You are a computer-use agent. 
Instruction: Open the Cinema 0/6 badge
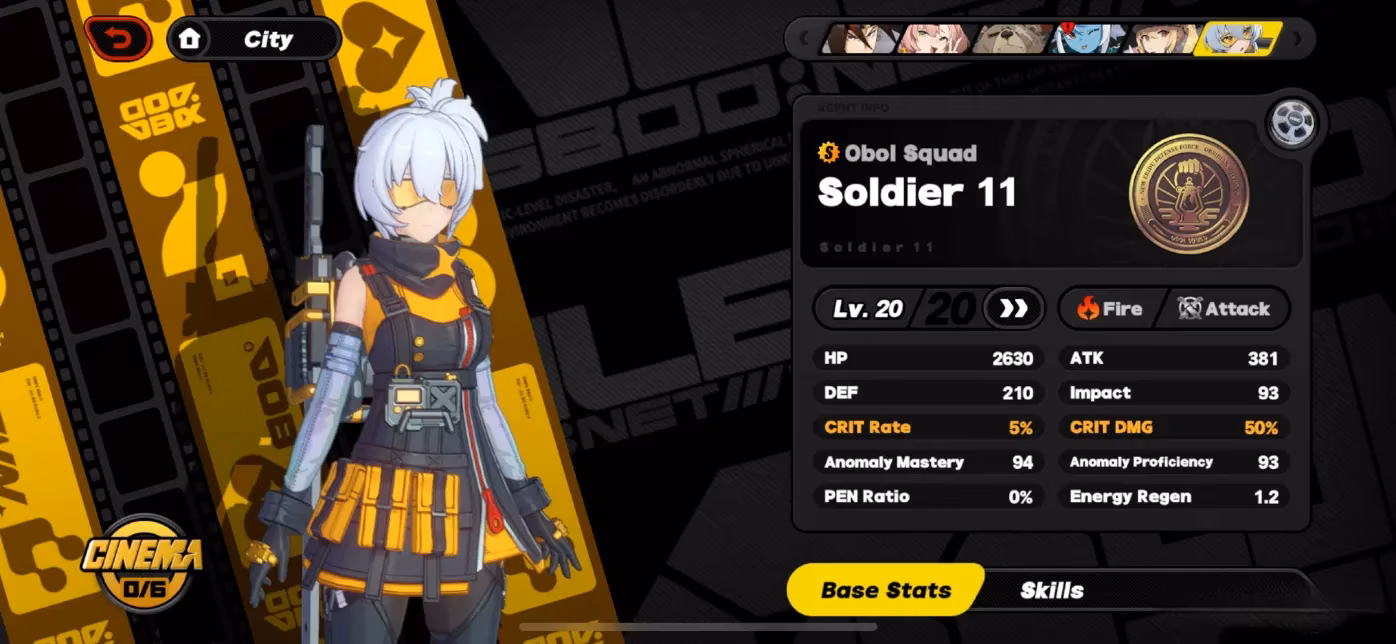tap(142, 560)
